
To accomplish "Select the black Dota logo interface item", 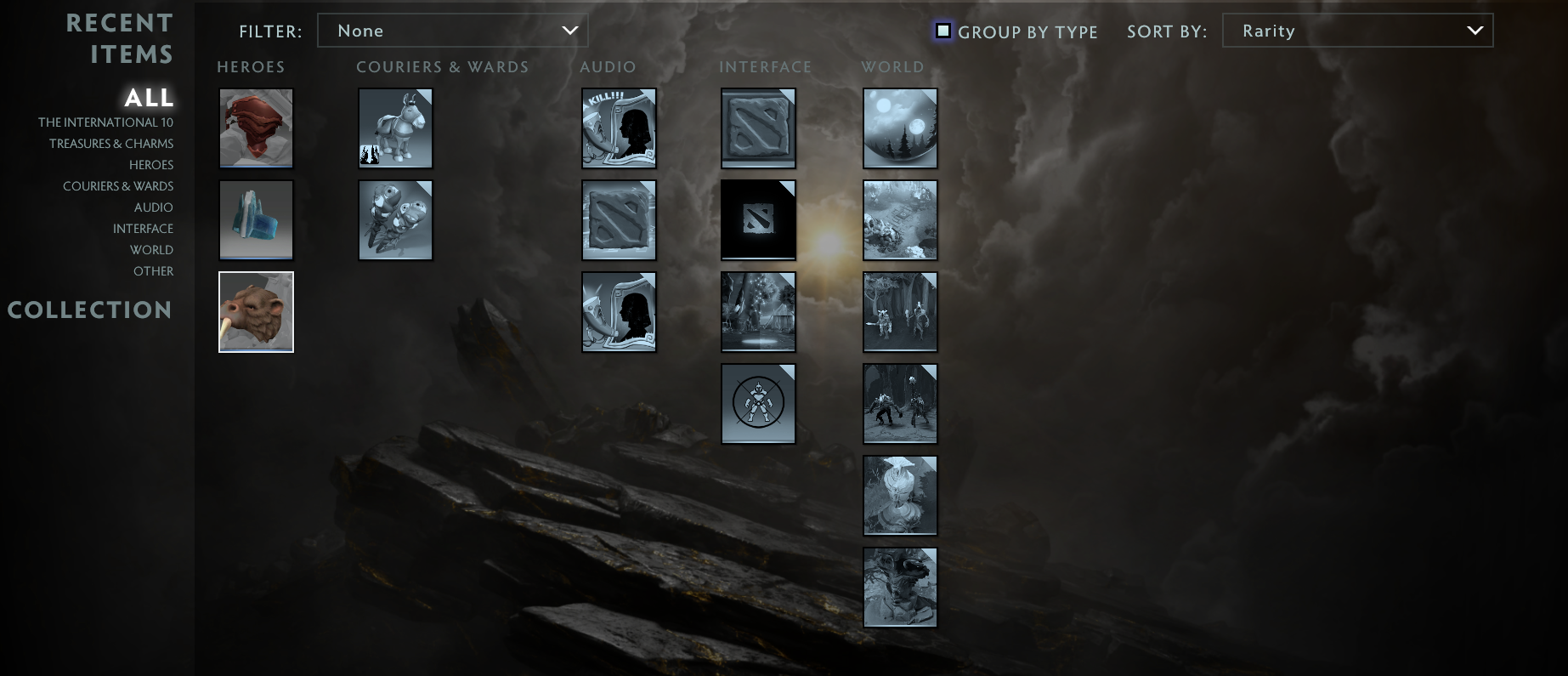I will point(758,219).
